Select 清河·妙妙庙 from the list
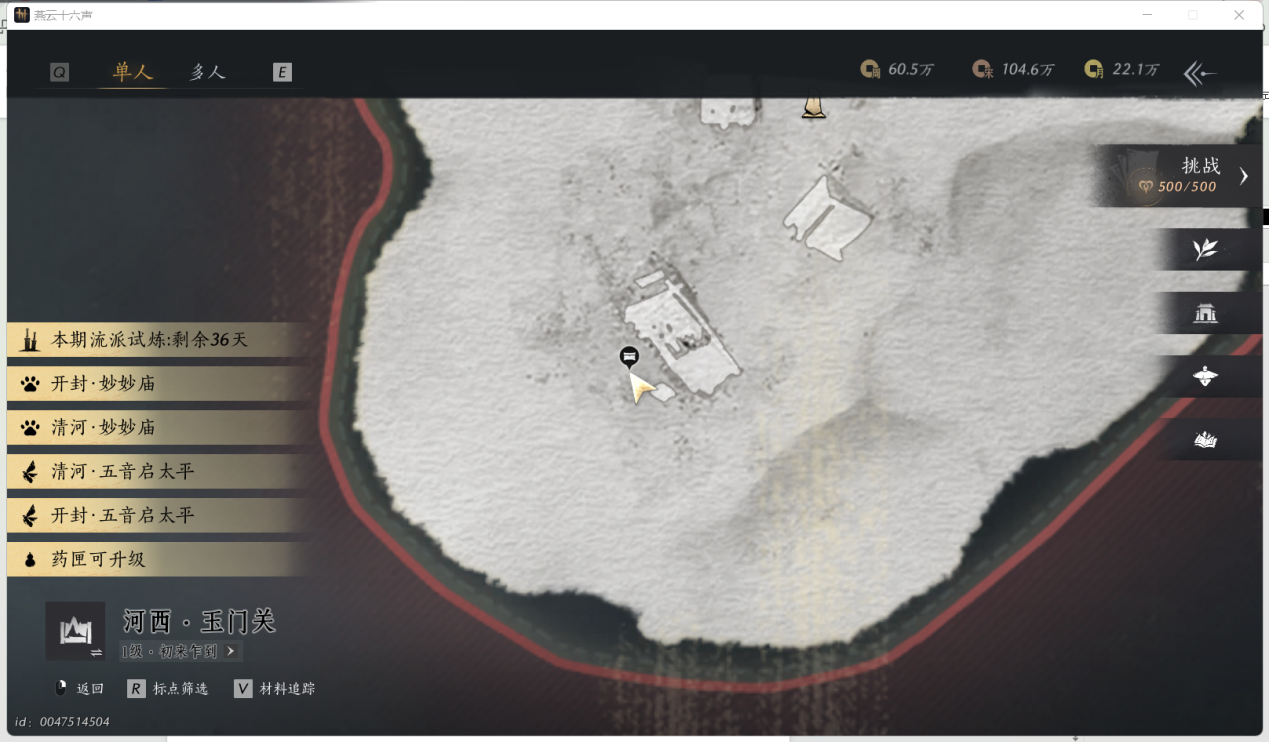1269x742 pixels. (104, 428)
